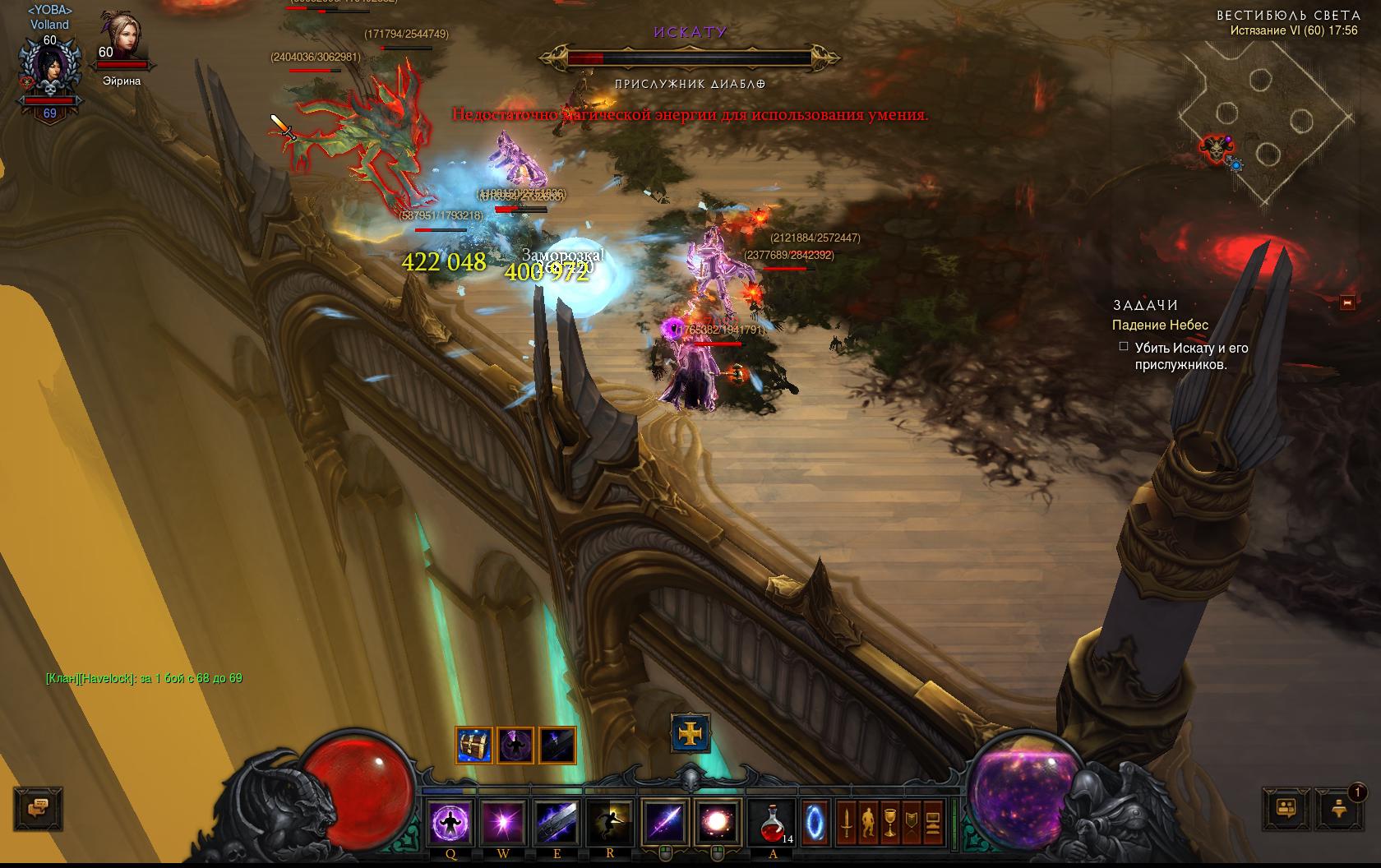Viewport: 1381px width, 868px height.
Task: Click the golden cross buff icon
Action: (x=690, y=732)
